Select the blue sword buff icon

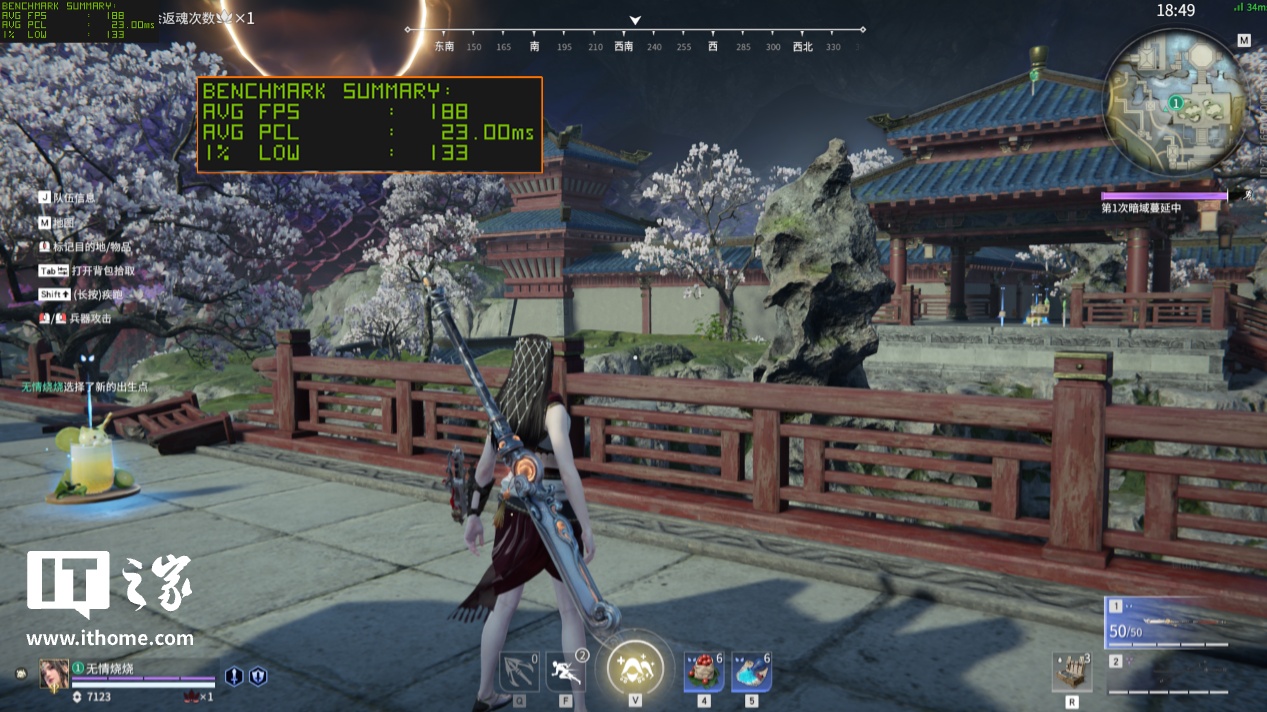(234, 677)
